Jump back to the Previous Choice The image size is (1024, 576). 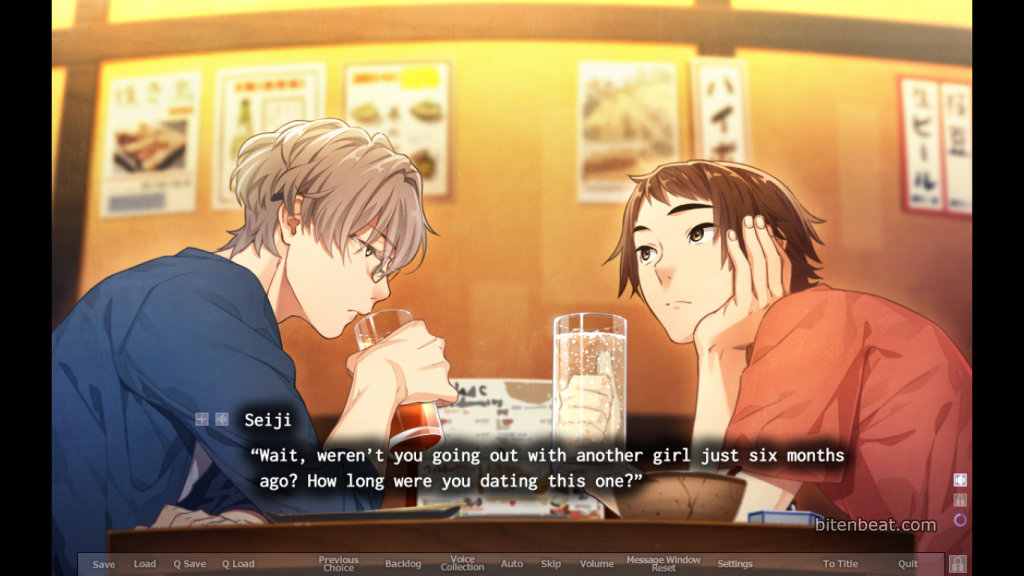(x=338, y=564)
